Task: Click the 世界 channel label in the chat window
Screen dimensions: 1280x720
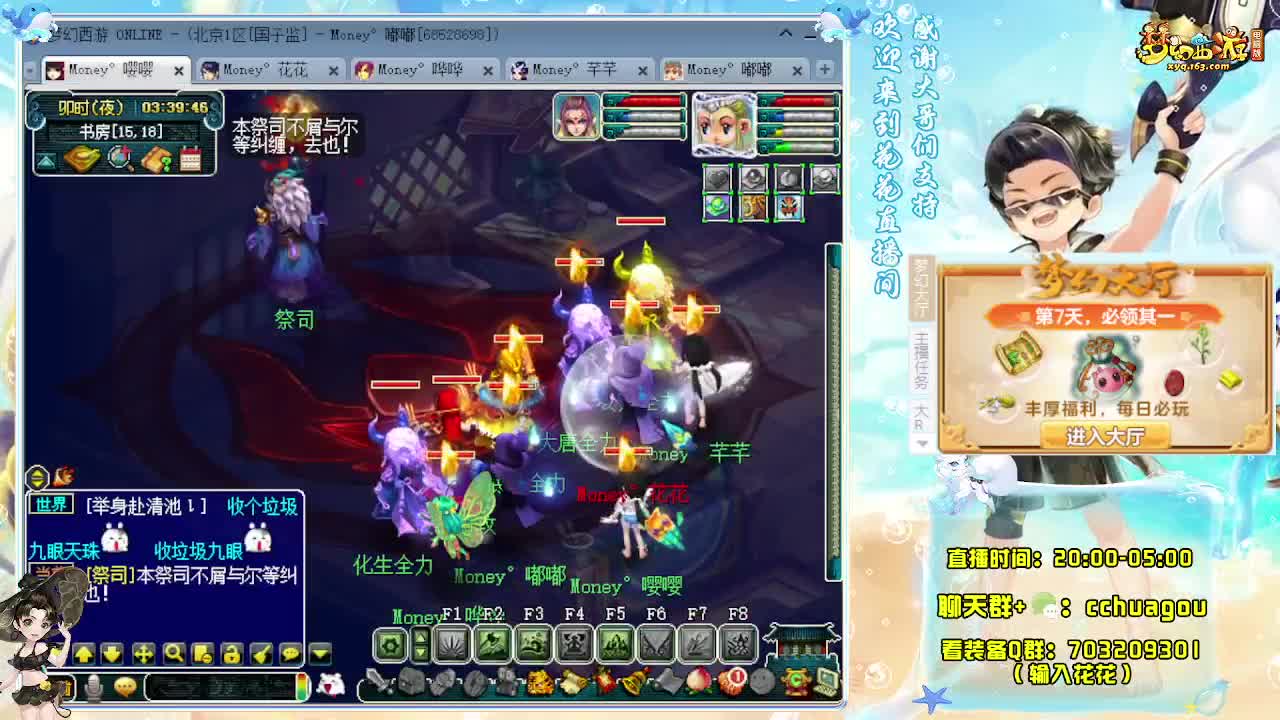Action: coord(51,505)
